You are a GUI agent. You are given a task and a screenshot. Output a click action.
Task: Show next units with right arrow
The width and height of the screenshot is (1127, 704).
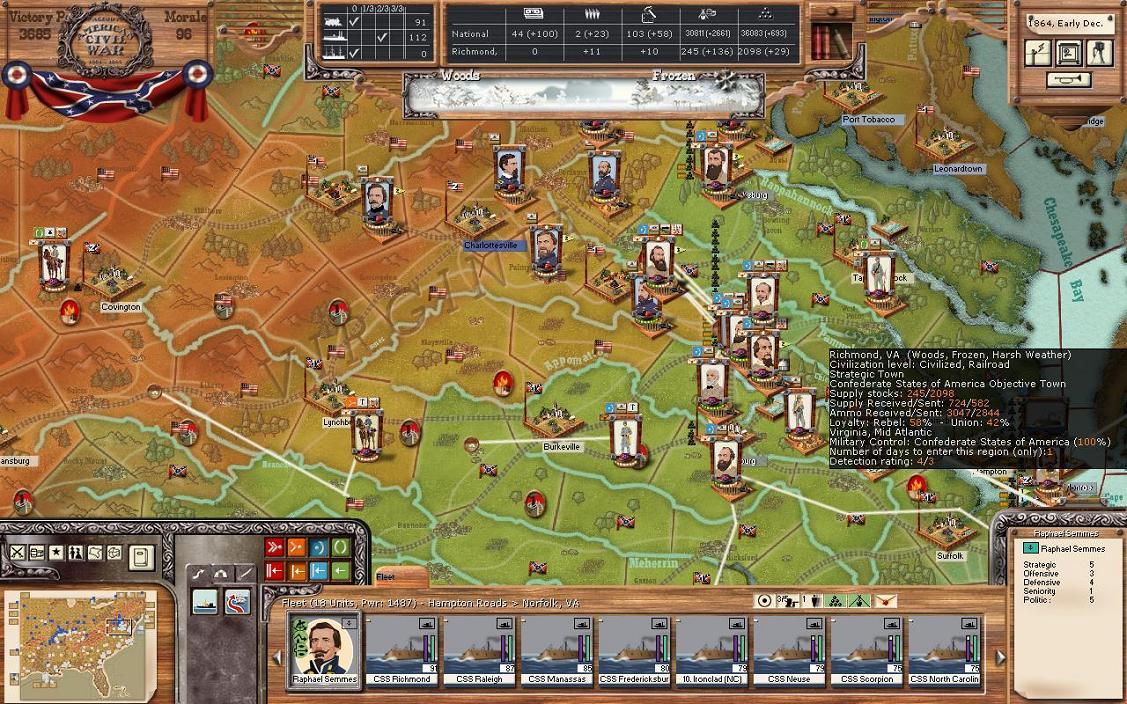[x=1000, y=657]
